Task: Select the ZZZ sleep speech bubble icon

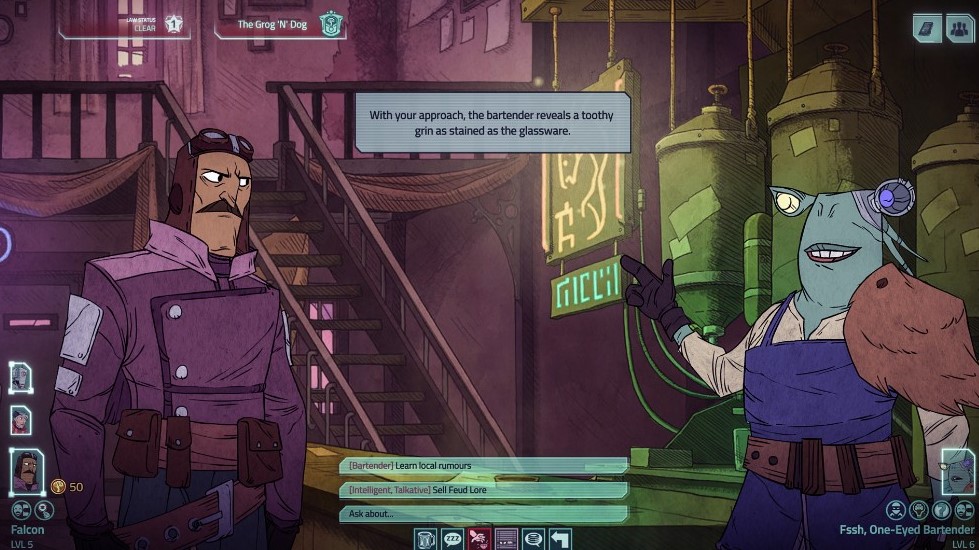Action: [453, 539]
